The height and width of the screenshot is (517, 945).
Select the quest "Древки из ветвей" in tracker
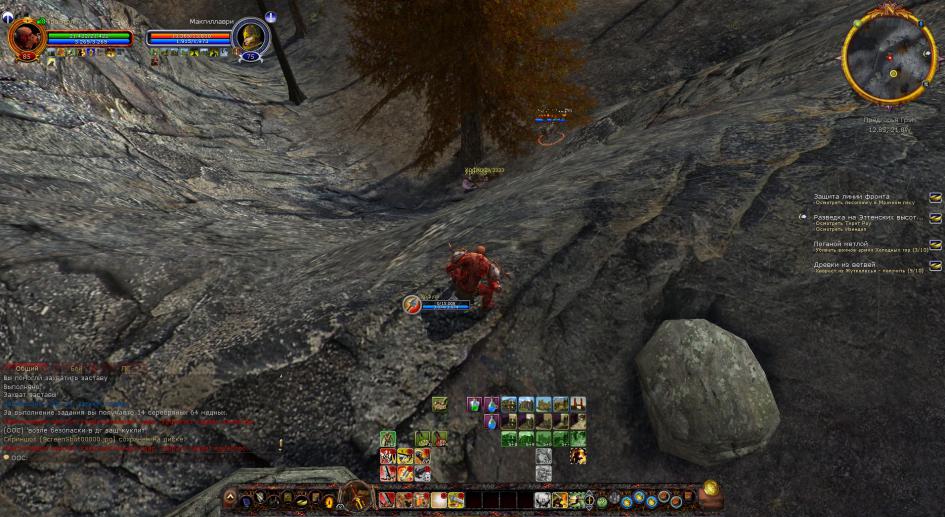pos(846,265)
